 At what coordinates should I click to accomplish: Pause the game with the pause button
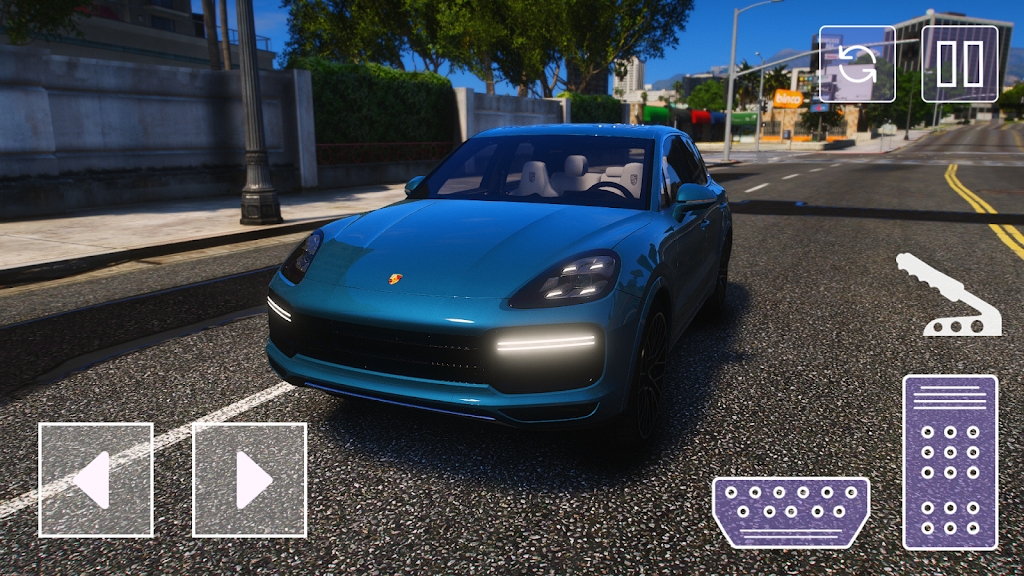[959, 64]
